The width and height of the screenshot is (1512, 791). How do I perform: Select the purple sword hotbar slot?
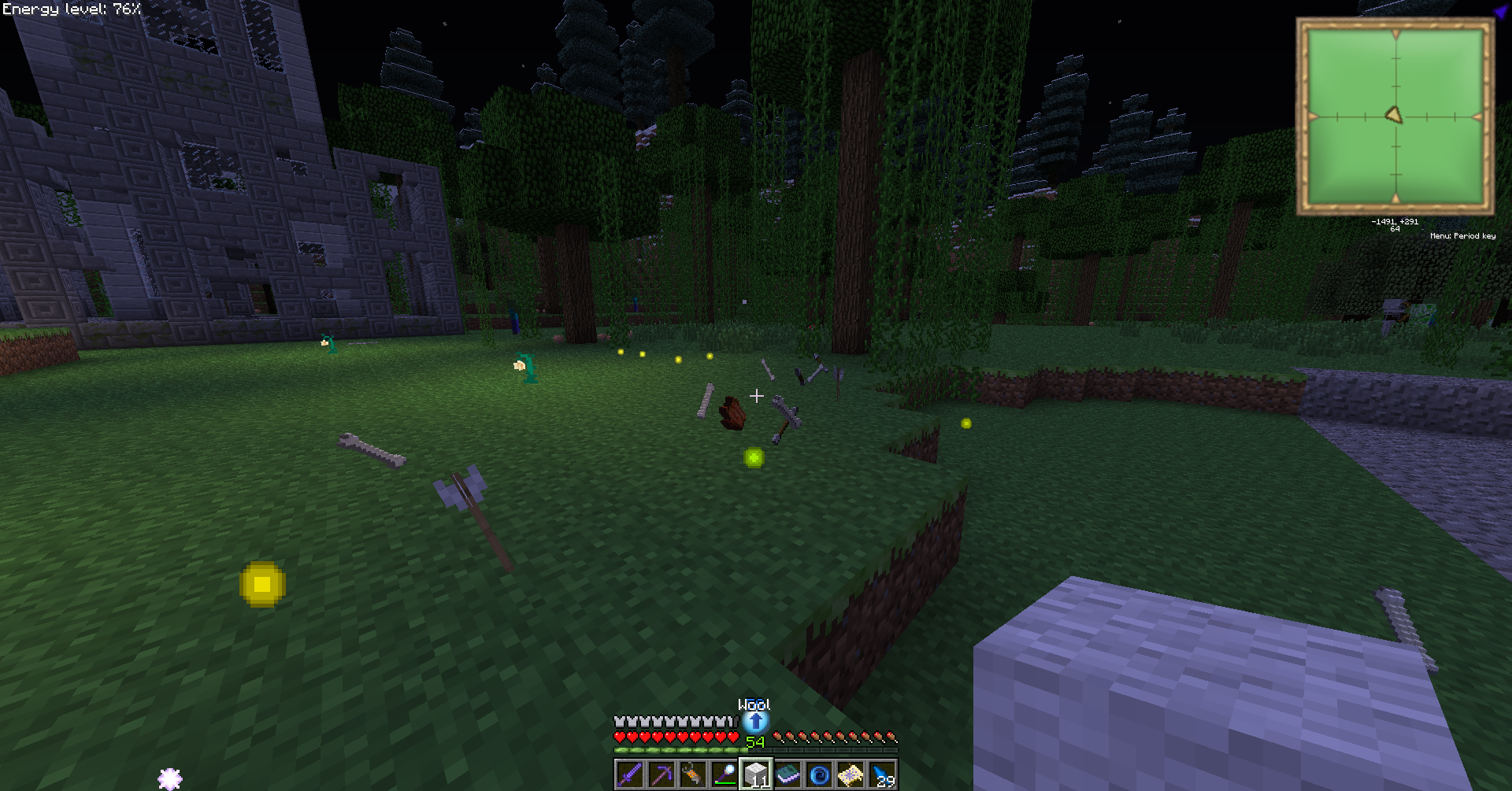(629, 774)
